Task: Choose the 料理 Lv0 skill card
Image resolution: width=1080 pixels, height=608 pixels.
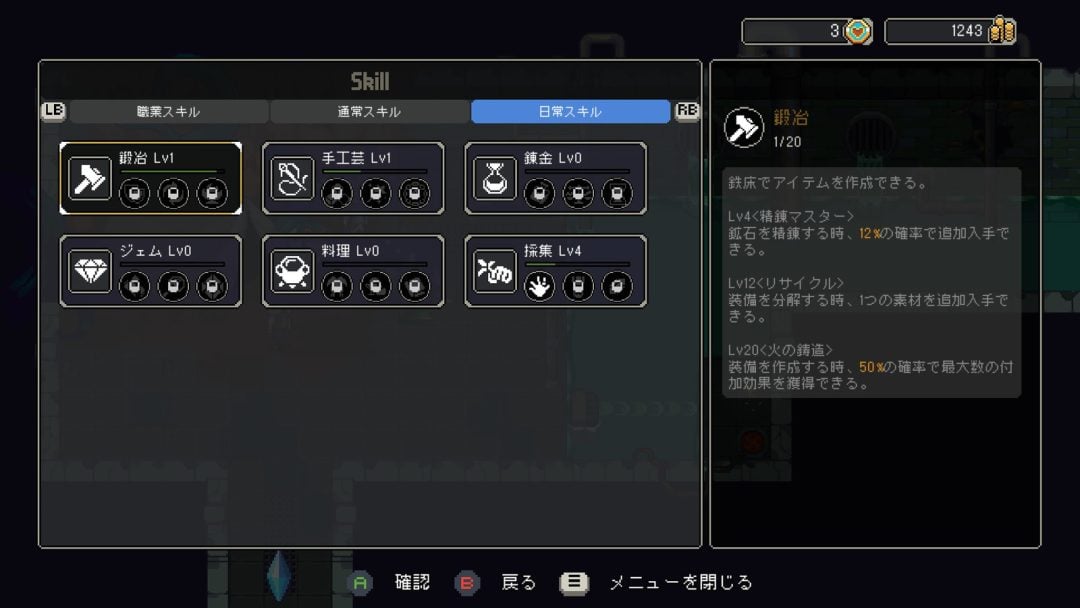Action: [x=353, y=271]
